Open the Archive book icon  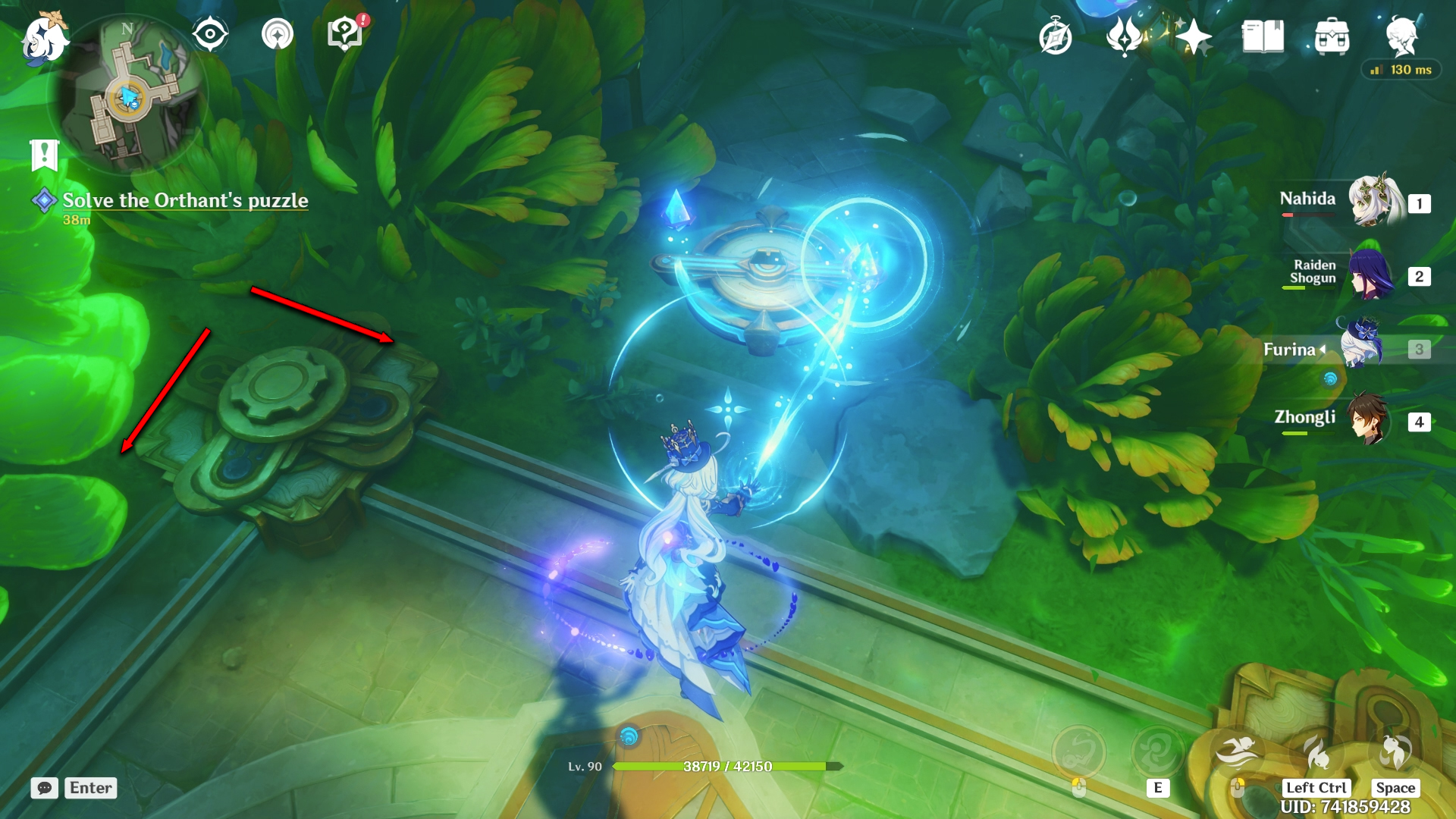tap(1263, 36)
